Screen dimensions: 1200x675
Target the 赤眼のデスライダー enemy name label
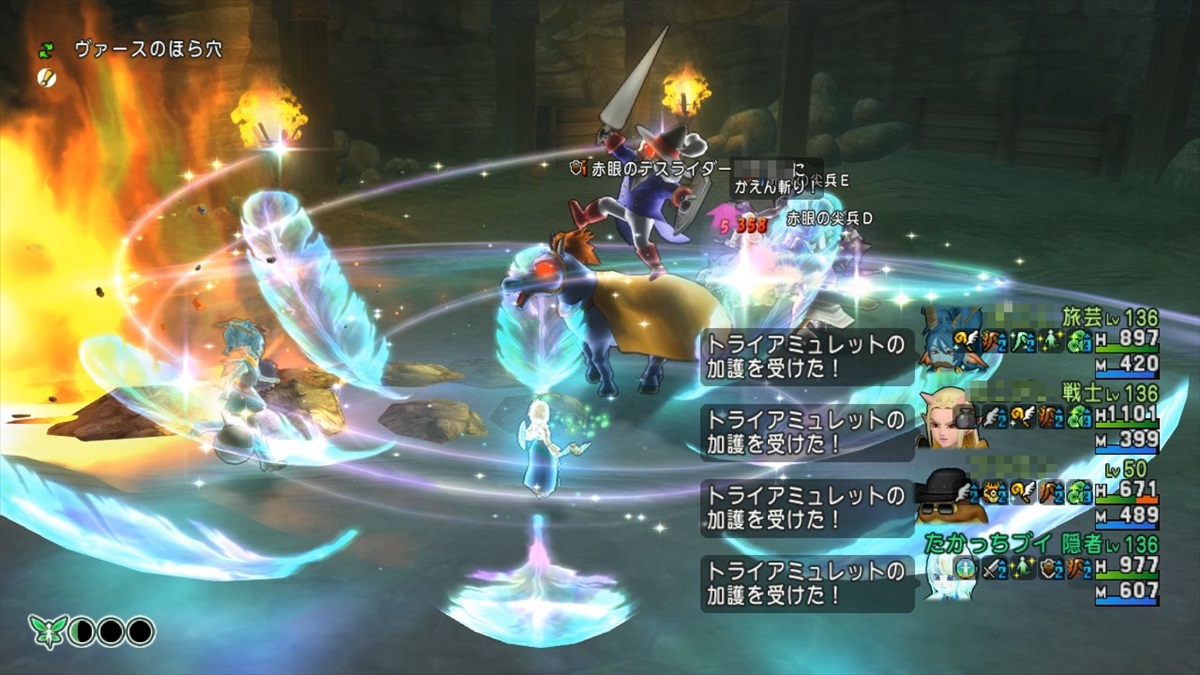[x=652, y=170]
